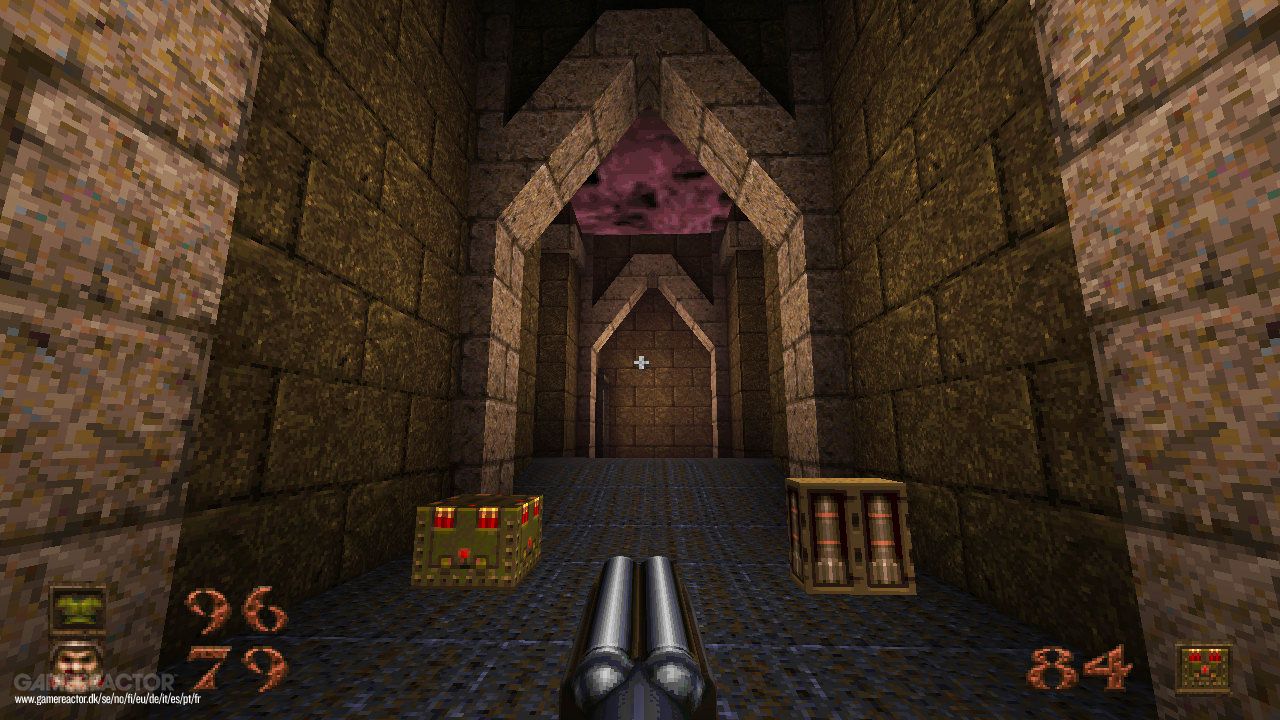The width and height of the screenshot is (1280, 720).
Task: Click the wooden rocket box on the right floor
Action: click(x=850, y=535)
